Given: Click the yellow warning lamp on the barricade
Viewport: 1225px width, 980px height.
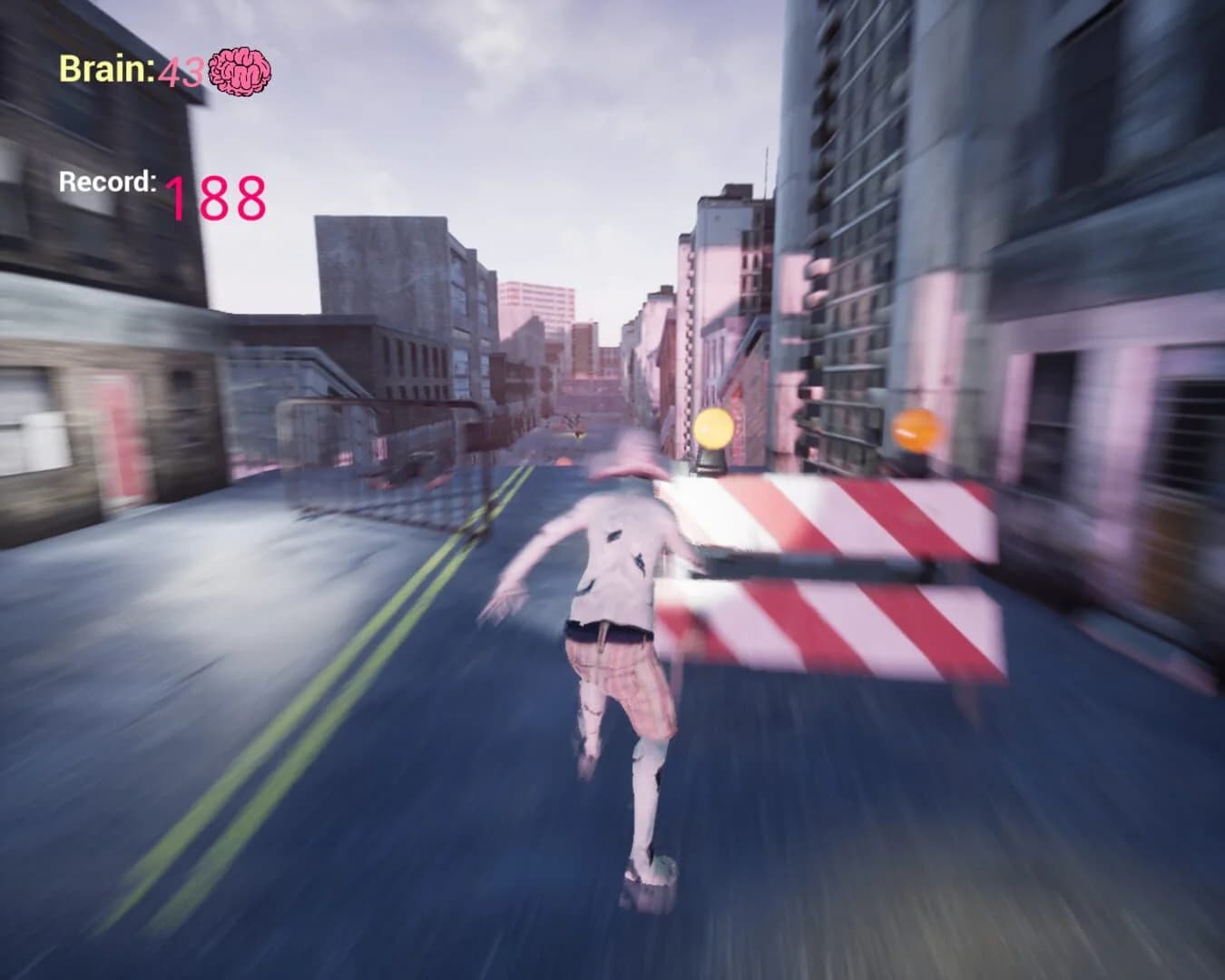Looking at the screenshot, I should (x=711, y=430).
